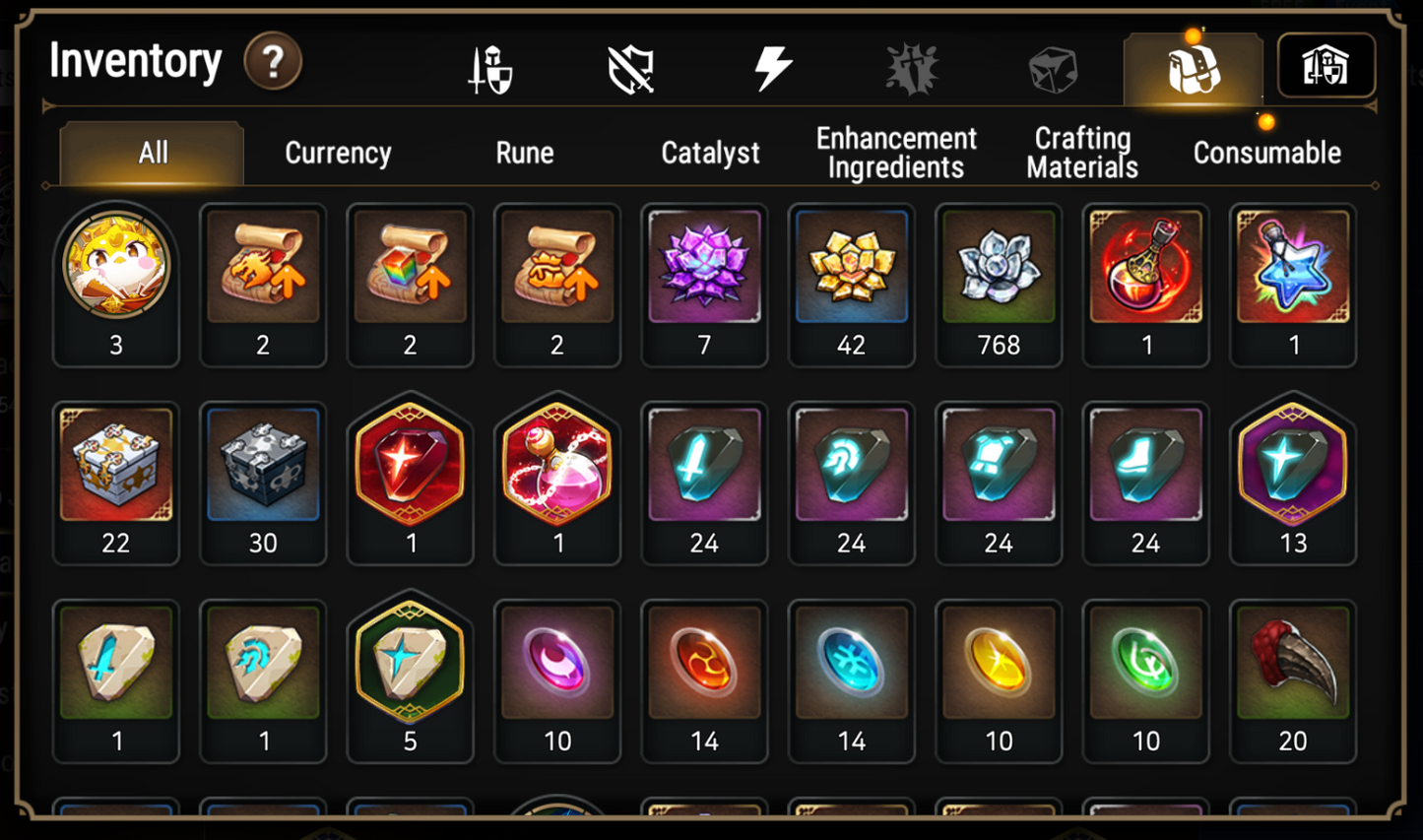Image resolution: width=1423 pixels, height=840 pixels.
Task: Open the help question mark icon
Action: [273, 61]
